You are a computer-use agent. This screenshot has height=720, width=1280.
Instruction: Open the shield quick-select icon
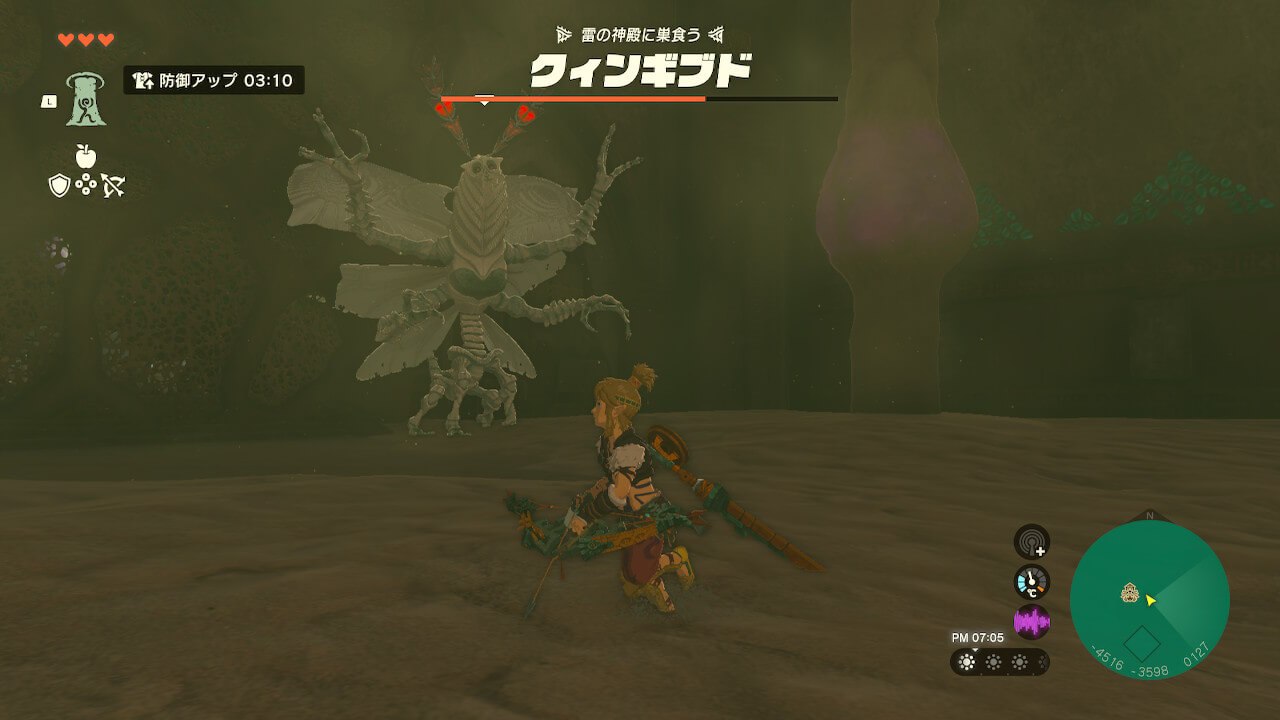(59, 185)
